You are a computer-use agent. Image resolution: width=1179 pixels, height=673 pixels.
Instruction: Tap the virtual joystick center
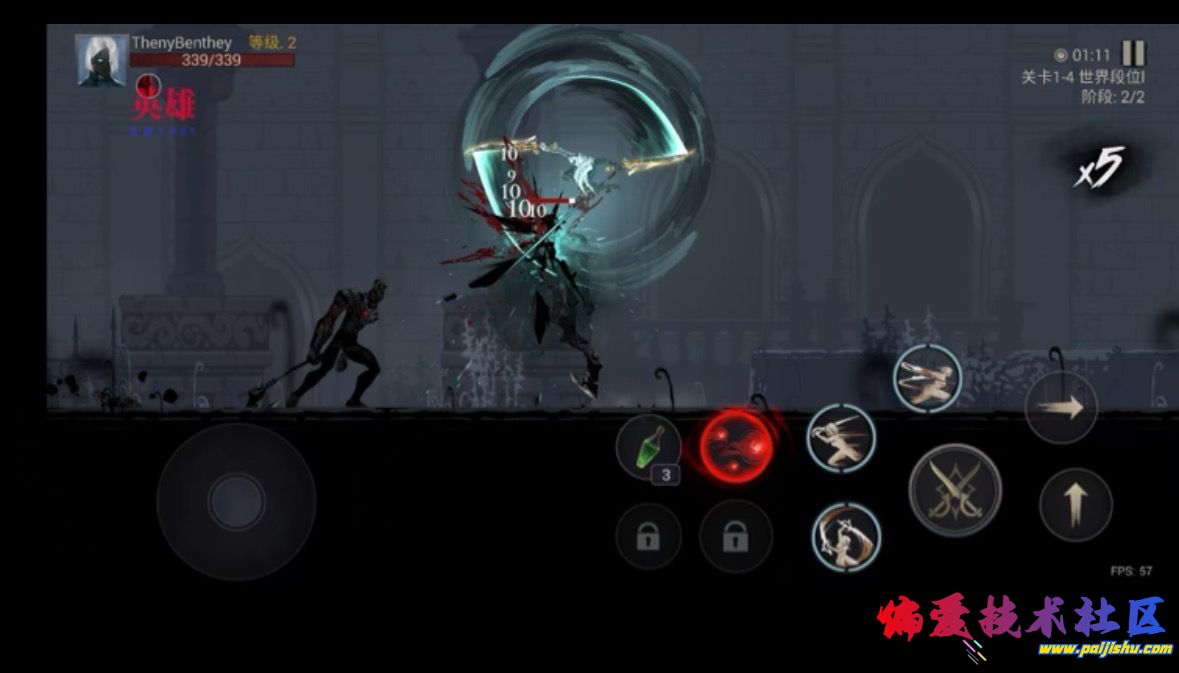pyautogui.click(x=236, y=501)
